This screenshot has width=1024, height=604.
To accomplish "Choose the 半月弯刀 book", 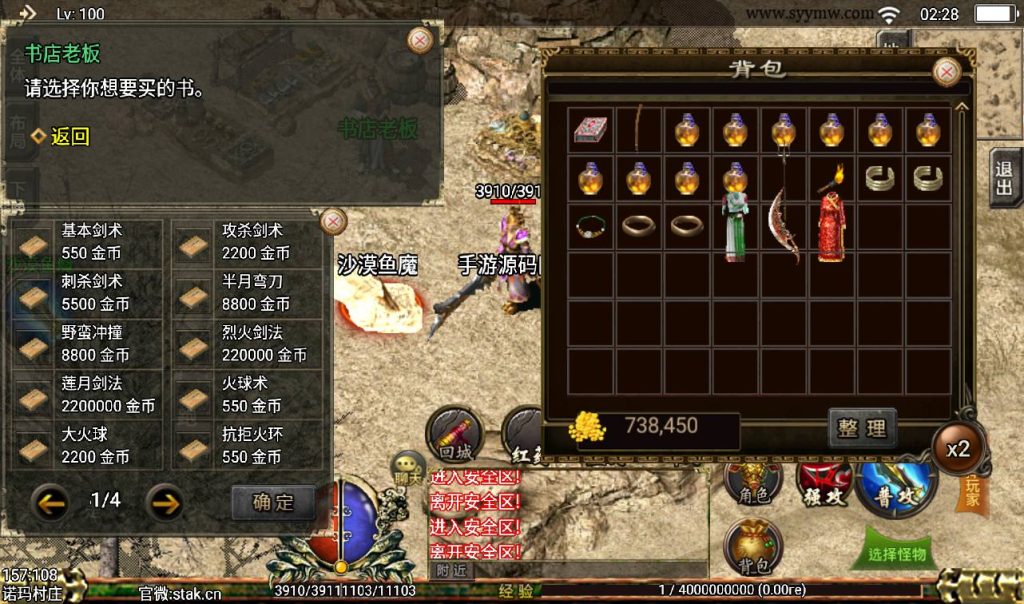I will pos(247,292).
